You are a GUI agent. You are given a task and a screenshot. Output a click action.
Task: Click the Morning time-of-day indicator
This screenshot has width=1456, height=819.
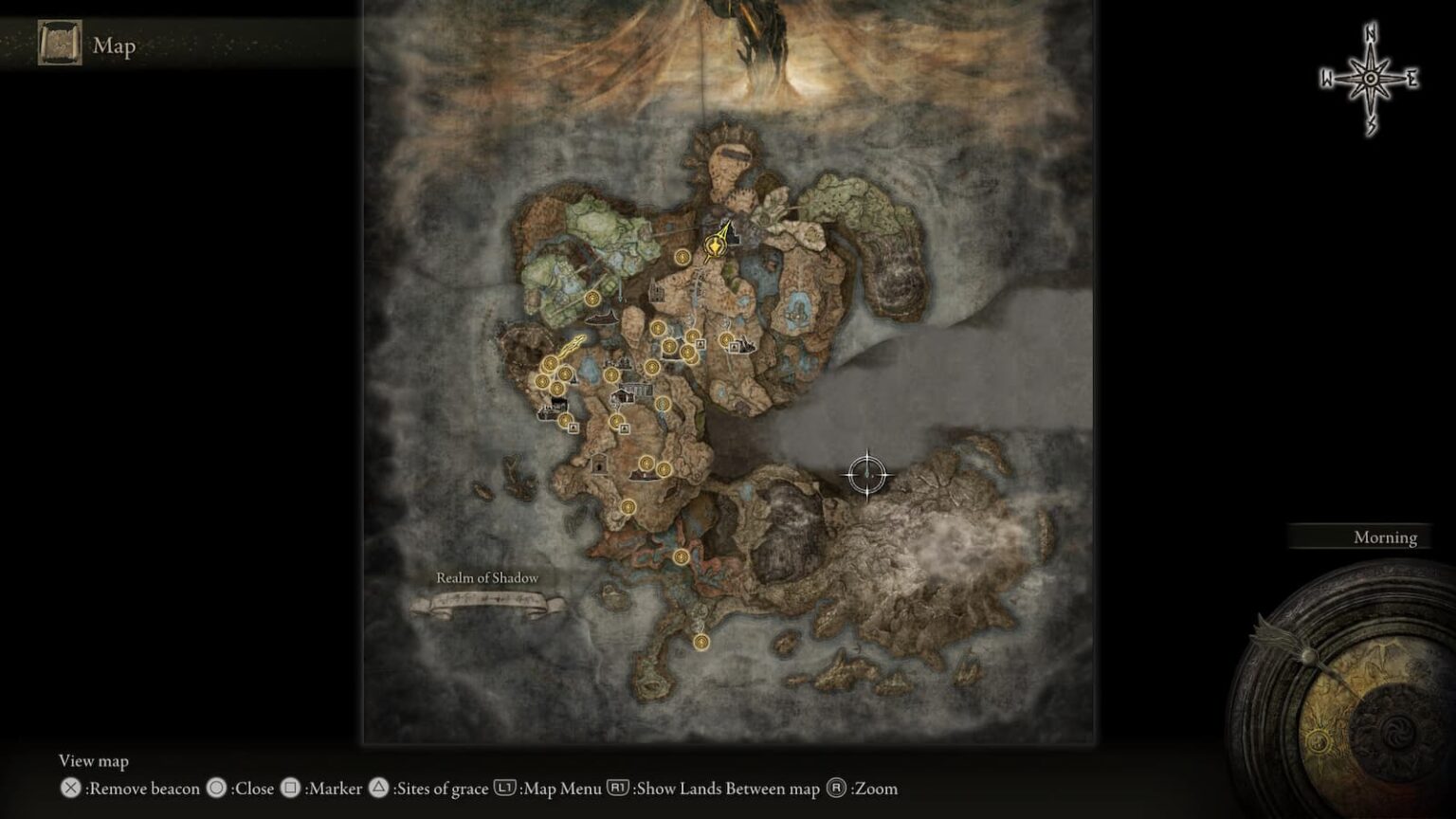1384,537
